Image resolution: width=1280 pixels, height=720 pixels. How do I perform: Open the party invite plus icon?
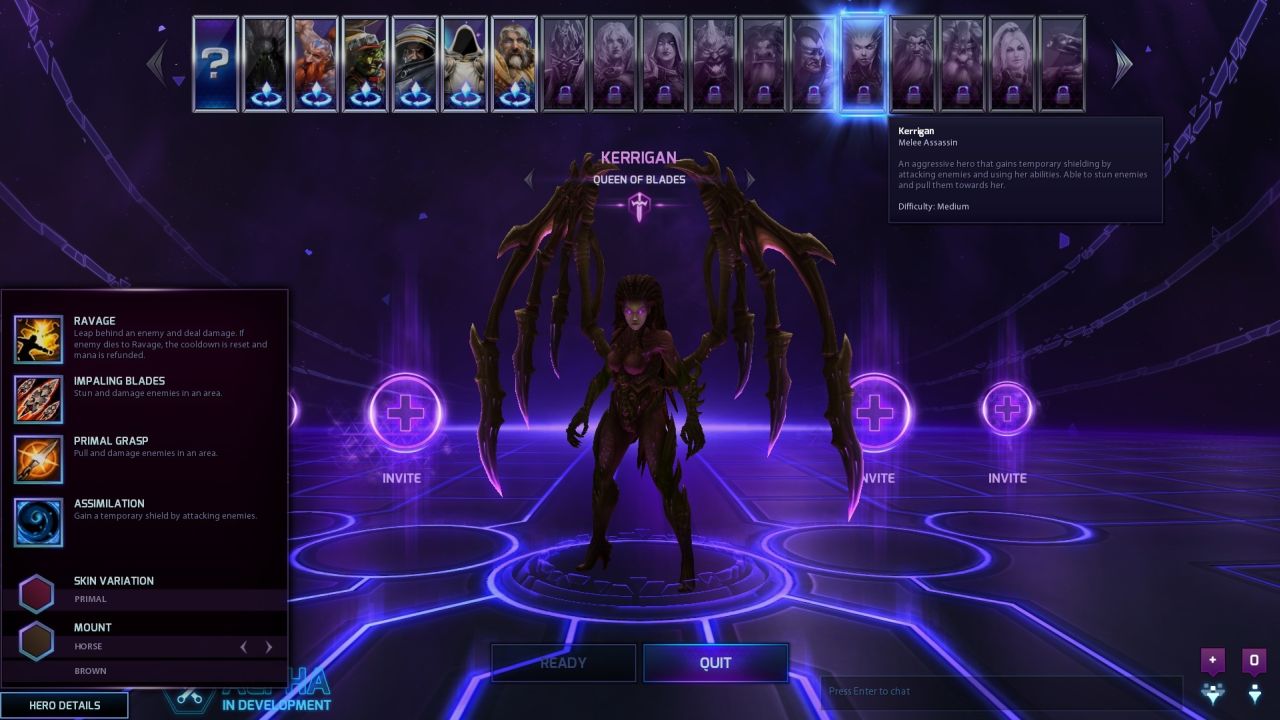(1213, 660)
